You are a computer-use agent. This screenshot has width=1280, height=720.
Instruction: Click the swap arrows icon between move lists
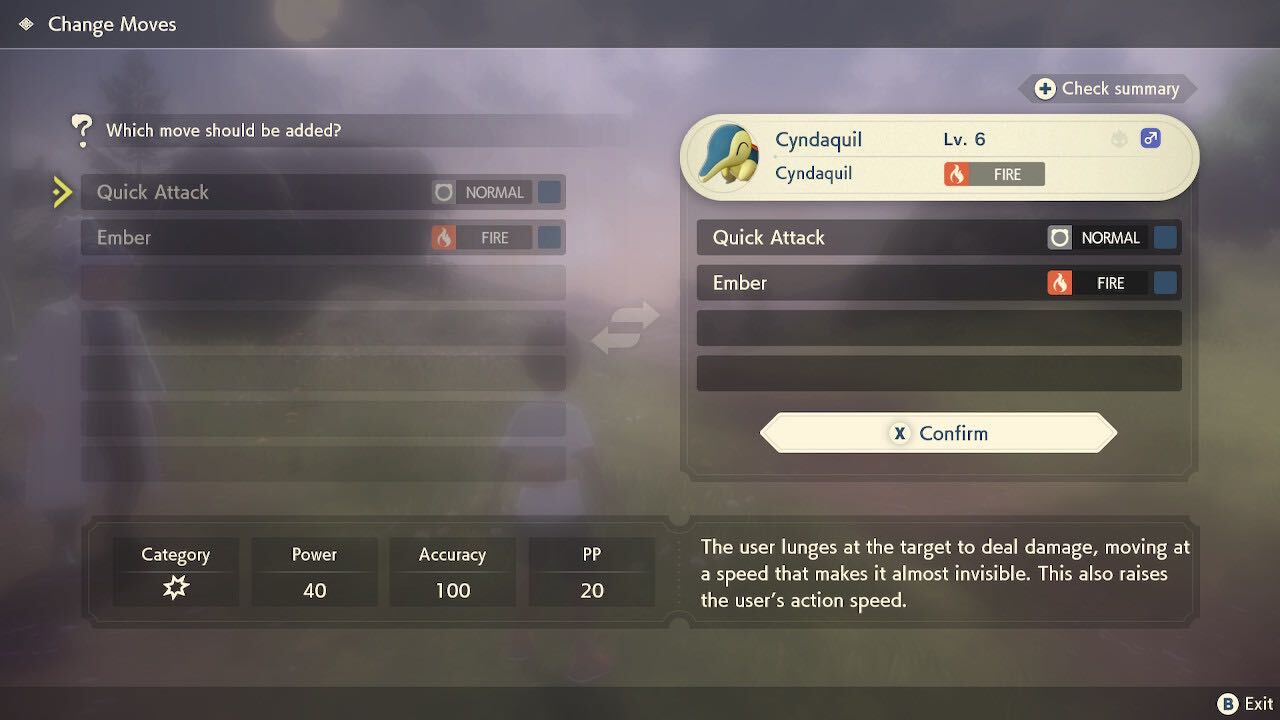click(x=625, y=327)
